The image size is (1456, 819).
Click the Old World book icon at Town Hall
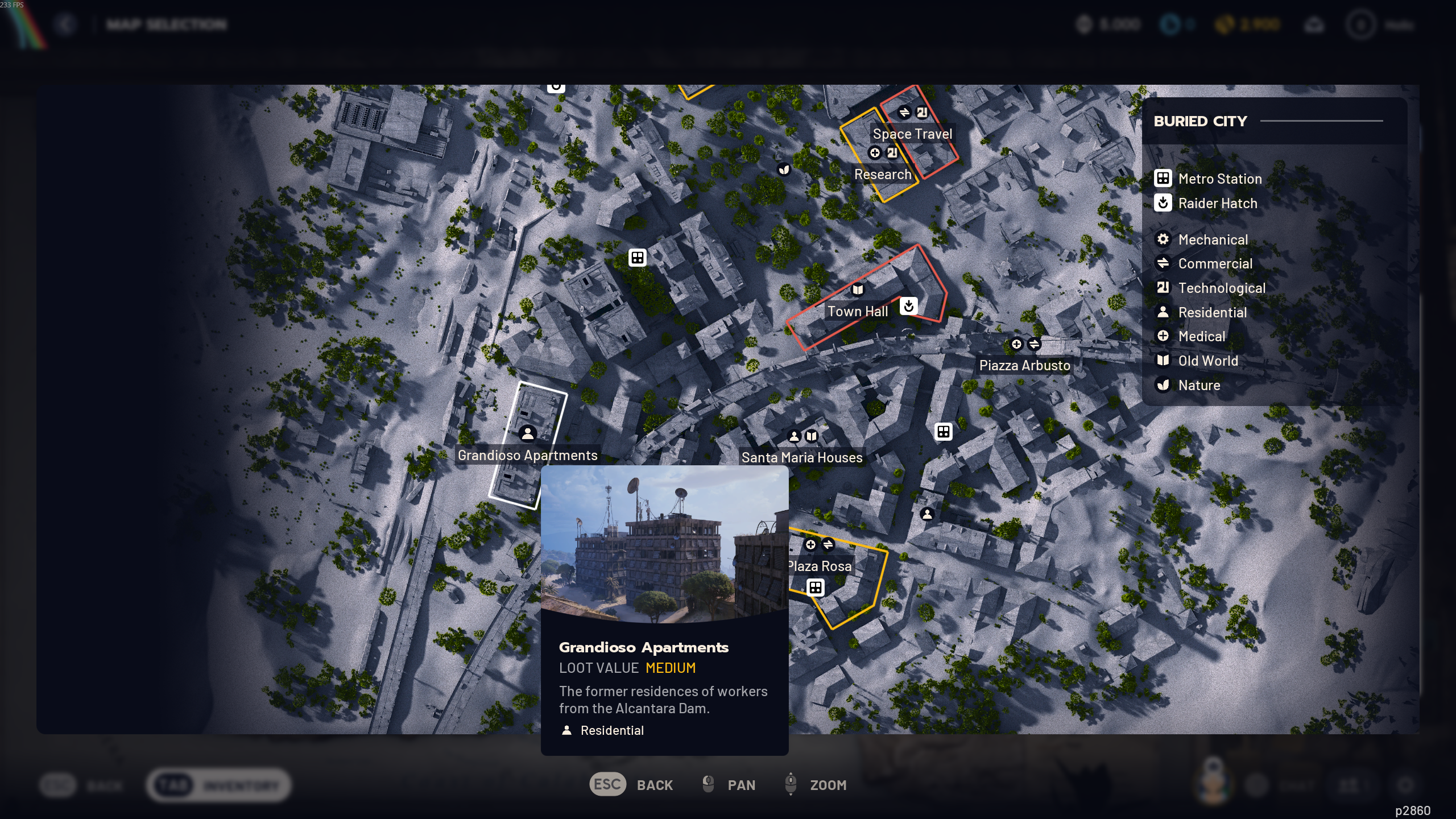click(858, 289)
